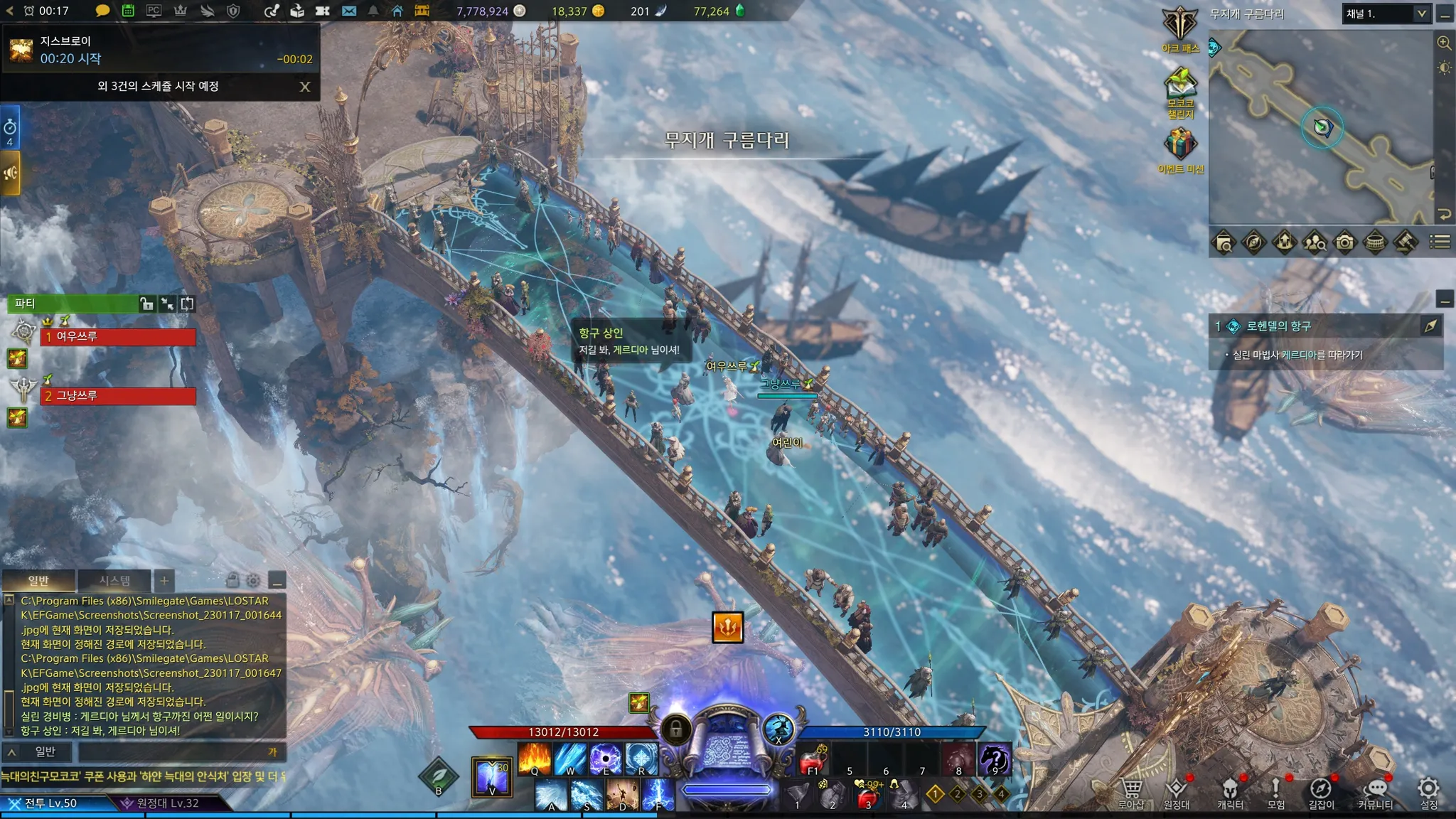Select party member 여우쓰루
This screenshot has width=1456, height=819.
pos(118,336)
